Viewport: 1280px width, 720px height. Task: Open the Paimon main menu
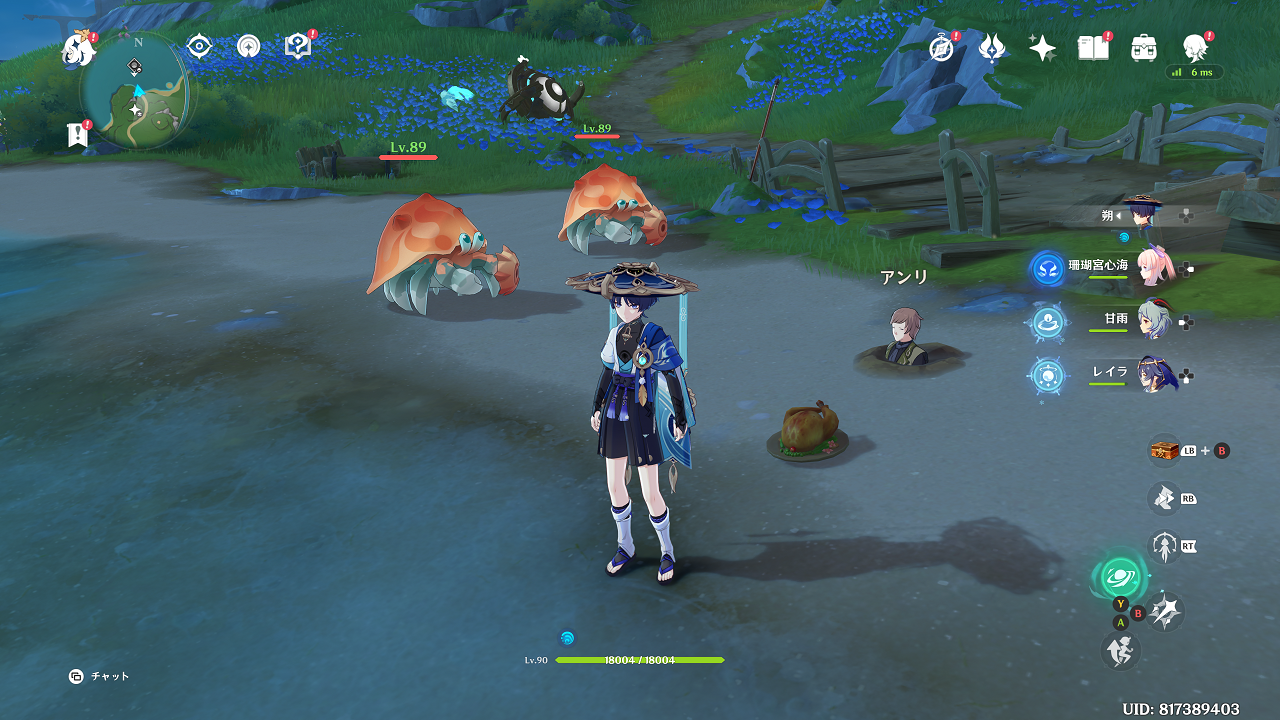pyautogui.click(x=79, y=48)
